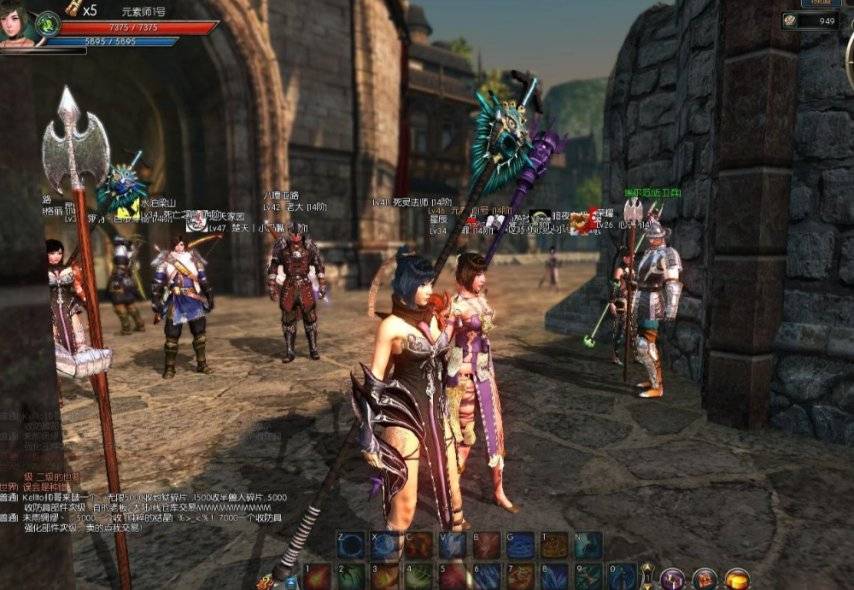Viewport: 854px width, 590px height.
Task: Use the skill bound to X
Action: tap(384, 545)
